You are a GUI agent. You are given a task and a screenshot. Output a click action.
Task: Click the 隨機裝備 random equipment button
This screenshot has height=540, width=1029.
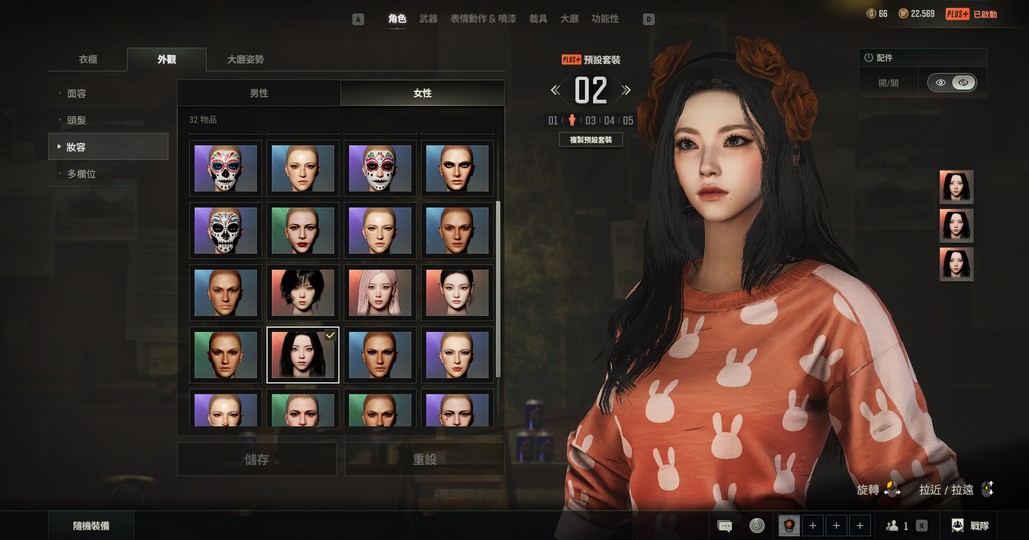91,525
